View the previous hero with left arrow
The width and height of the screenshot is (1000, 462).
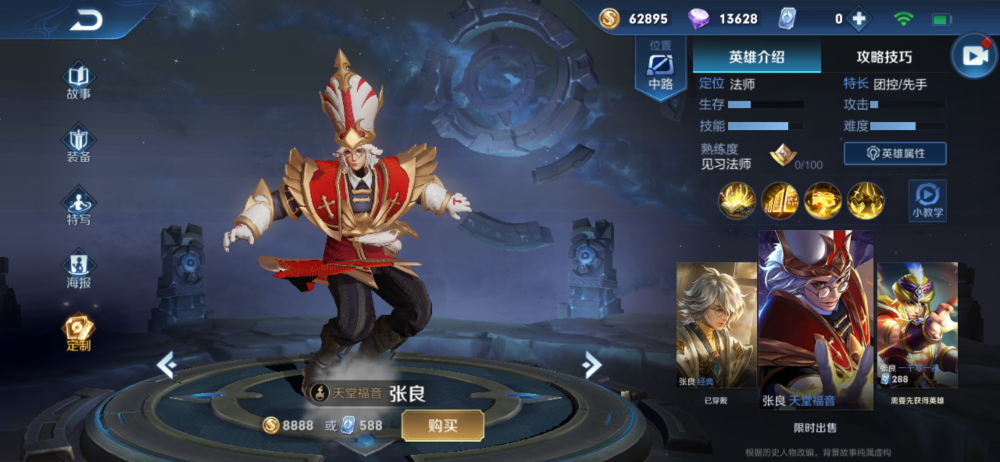tap(166, 365)
